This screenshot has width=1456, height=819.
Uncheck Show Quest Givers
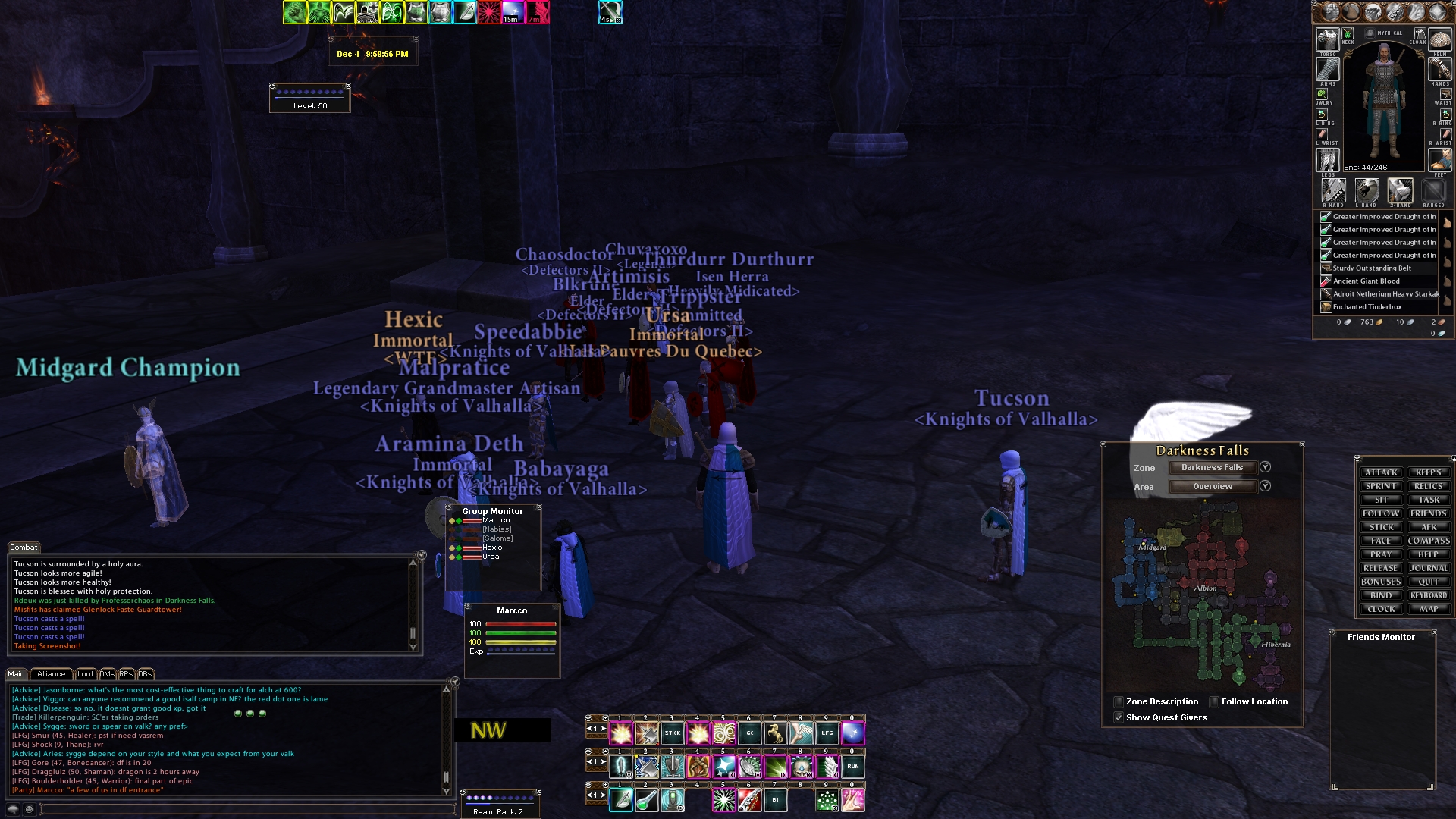1119,717
